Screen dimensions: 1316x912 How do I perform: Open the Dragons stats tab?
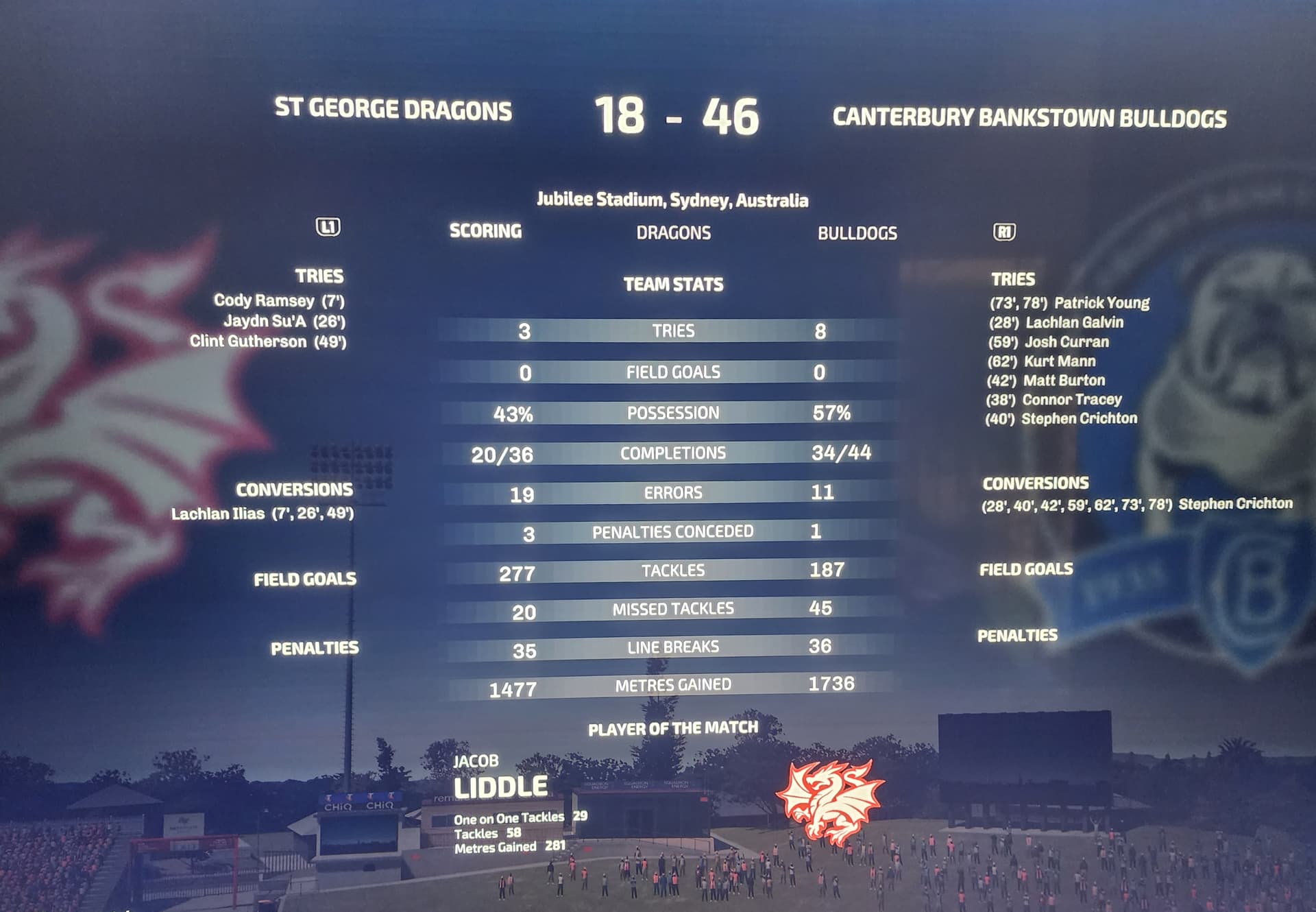point(673,233)
